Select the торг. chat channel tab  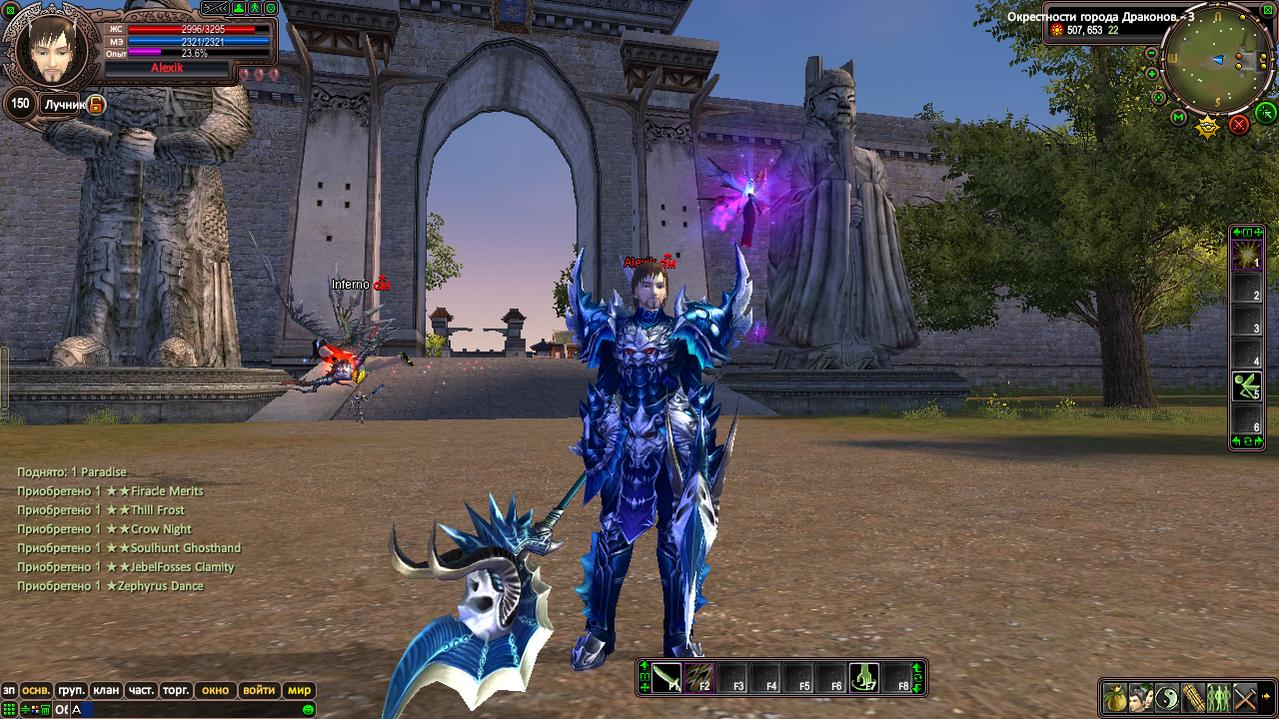[176, 690]
